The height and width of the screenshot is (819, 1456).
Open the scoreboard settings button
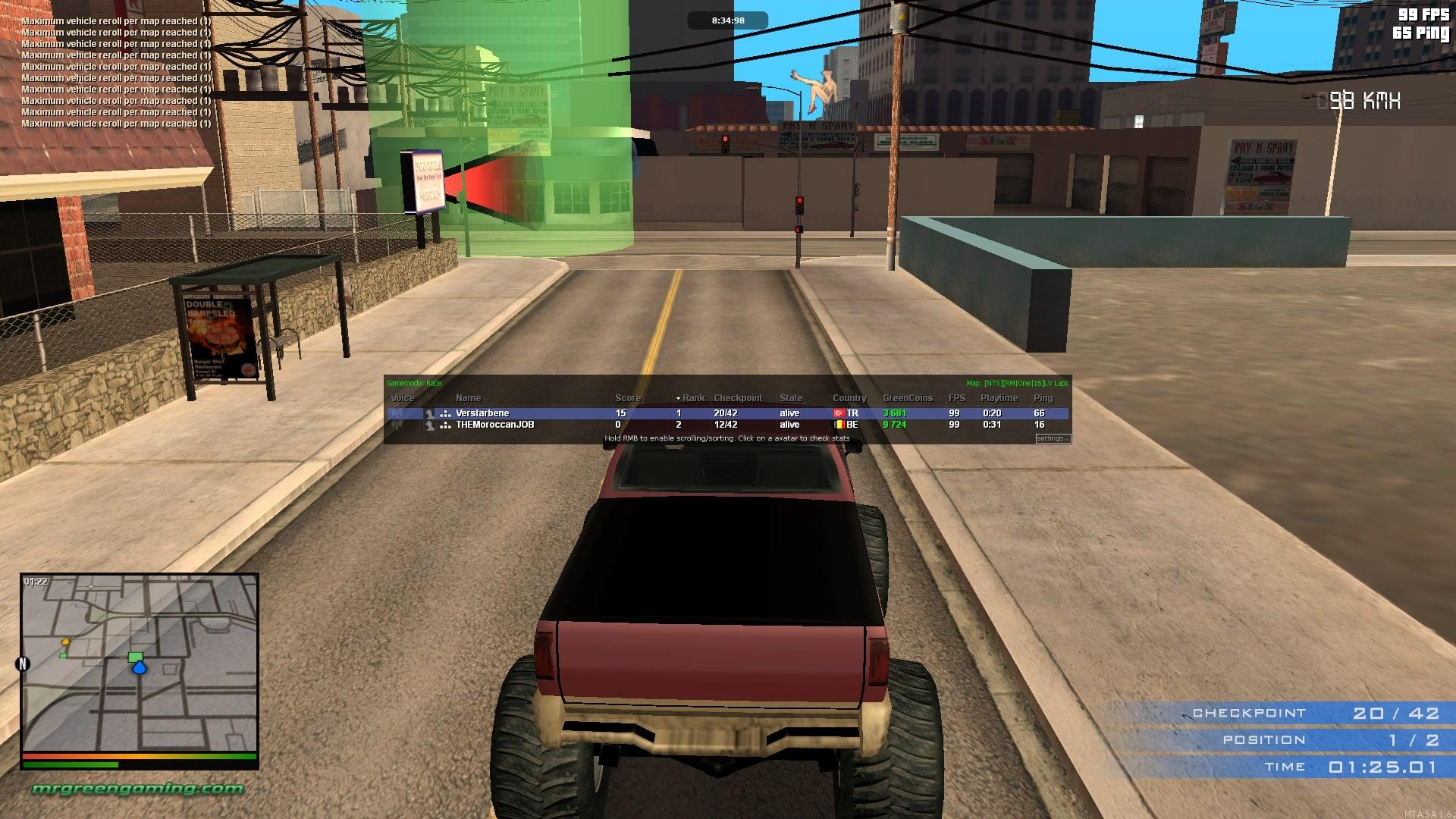pos(1053,438)
